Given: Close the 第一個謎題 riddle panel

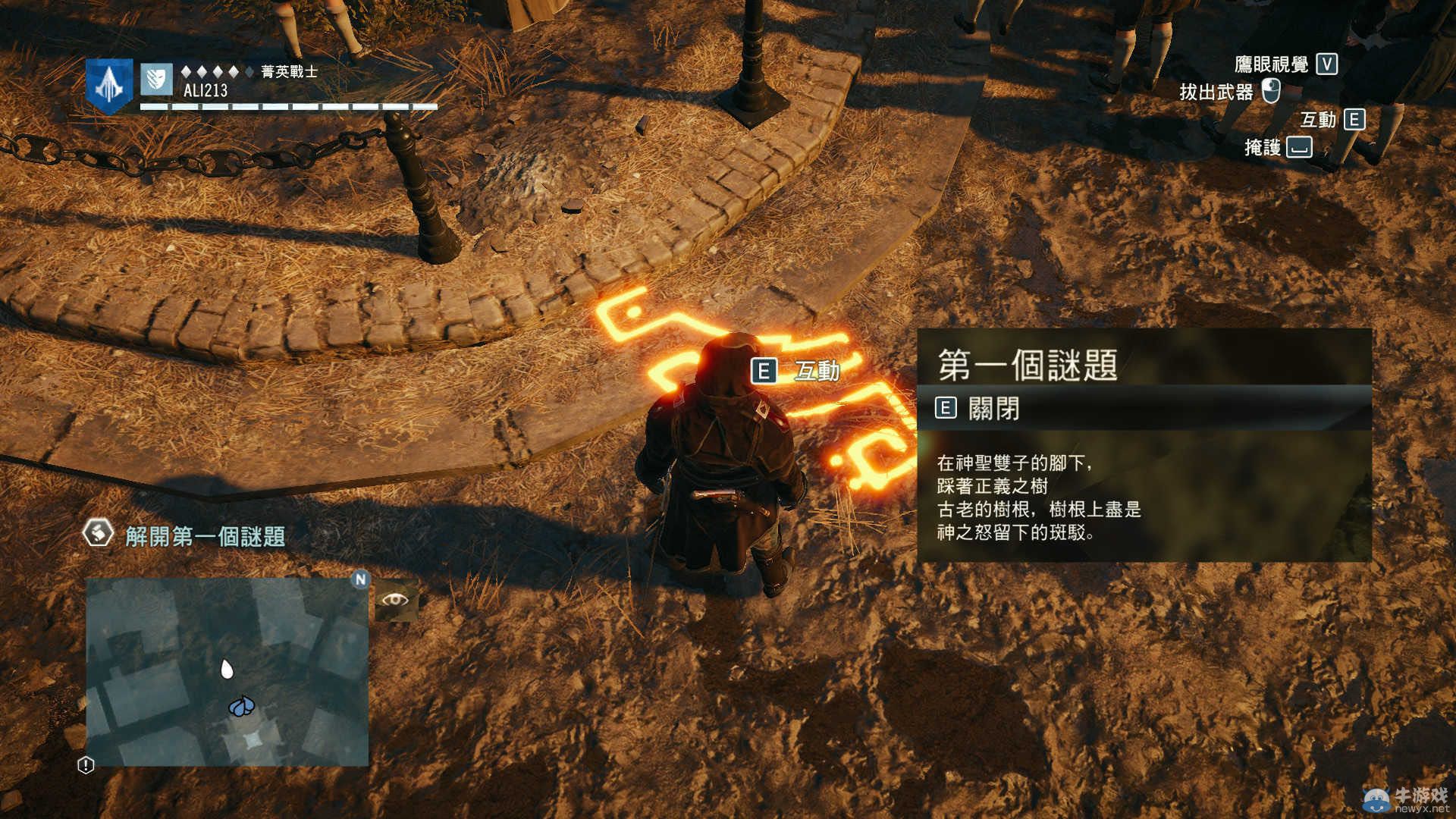Looking at the screenshot, I should (979, 409).
